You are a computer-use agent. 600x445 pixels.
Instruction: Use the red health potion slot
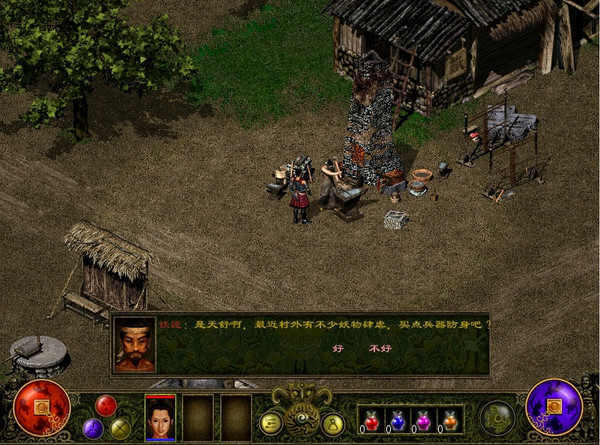click(x=371, y=420)
